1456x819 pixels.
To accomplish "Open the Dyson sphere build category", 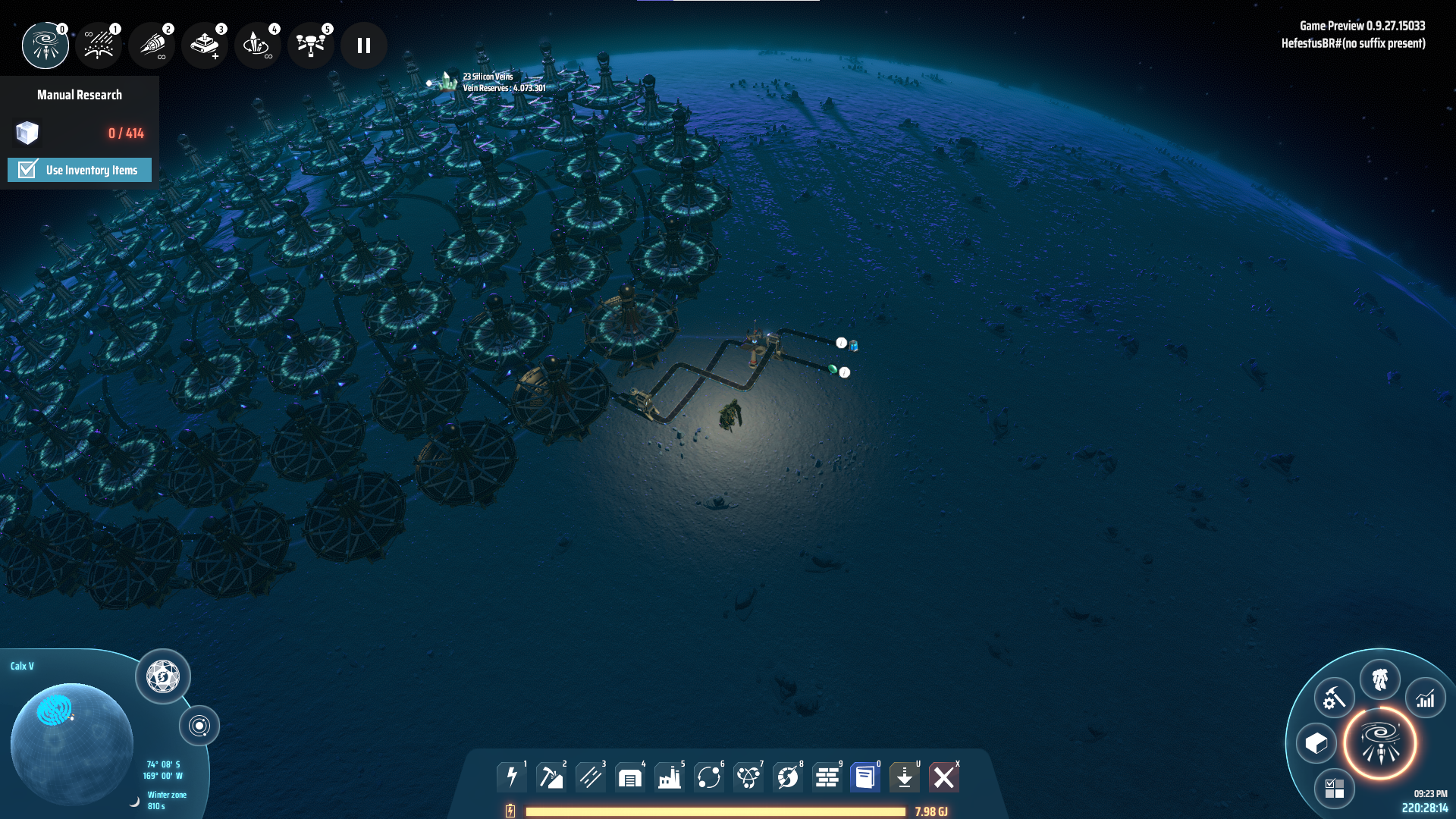I will click(788, 777).
